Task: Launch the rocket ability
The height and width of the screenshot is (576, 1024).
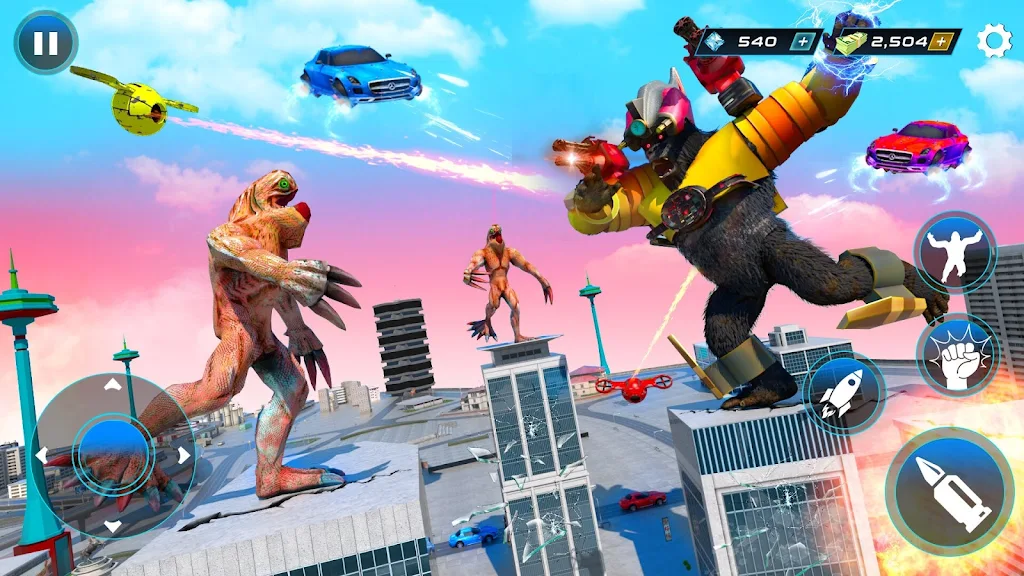Action: (x=843, y=393)
